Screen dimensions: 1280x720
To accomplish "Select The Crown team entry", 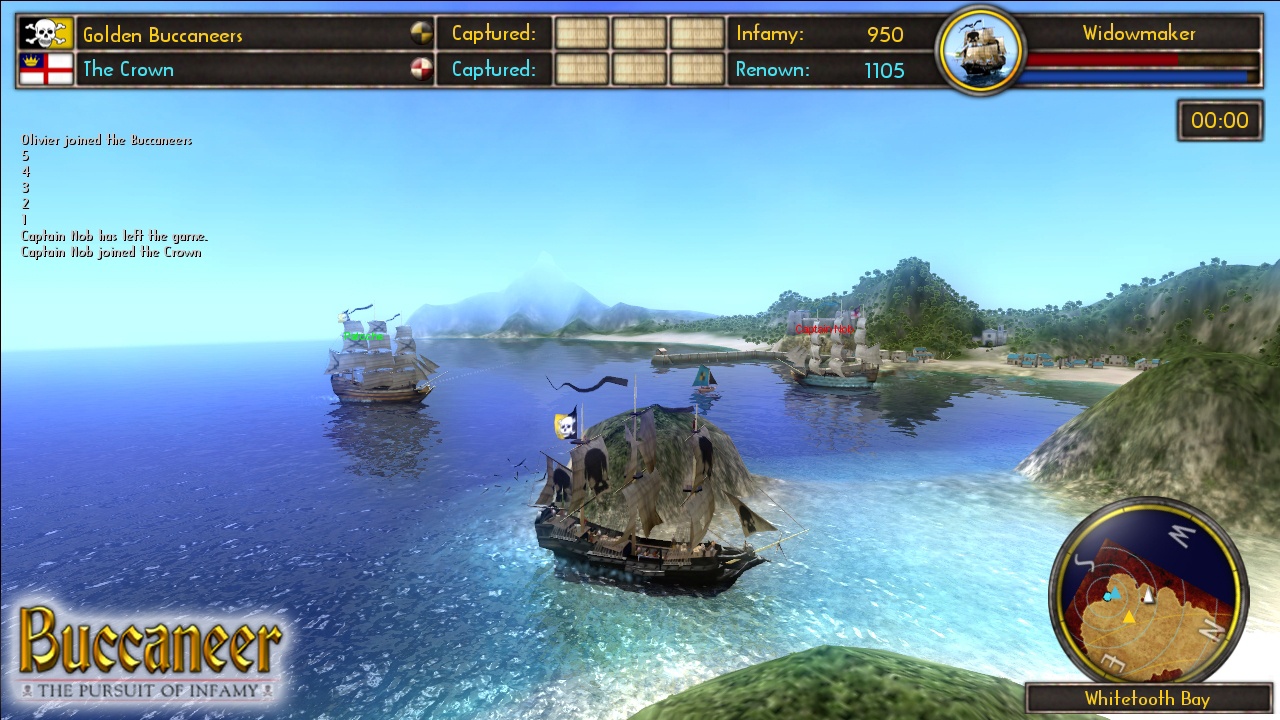I will 130,69.
